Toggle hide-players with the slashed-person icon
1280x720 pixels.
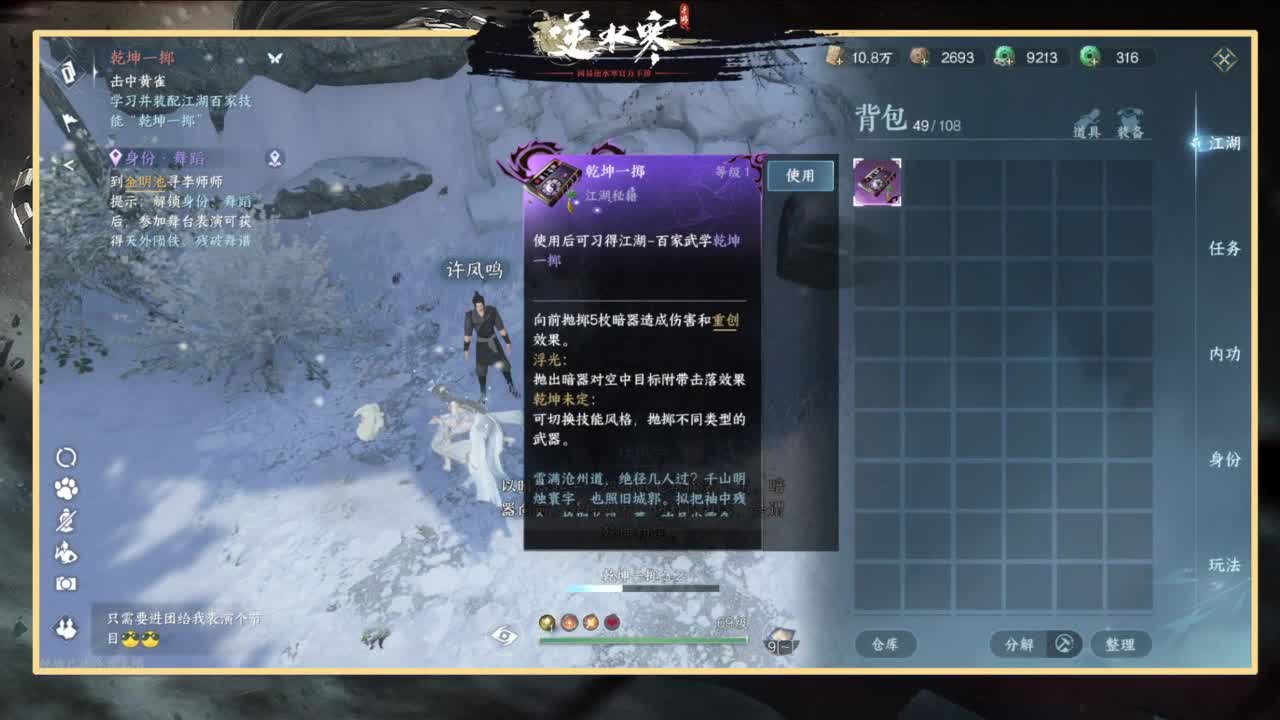coord(65,517)
